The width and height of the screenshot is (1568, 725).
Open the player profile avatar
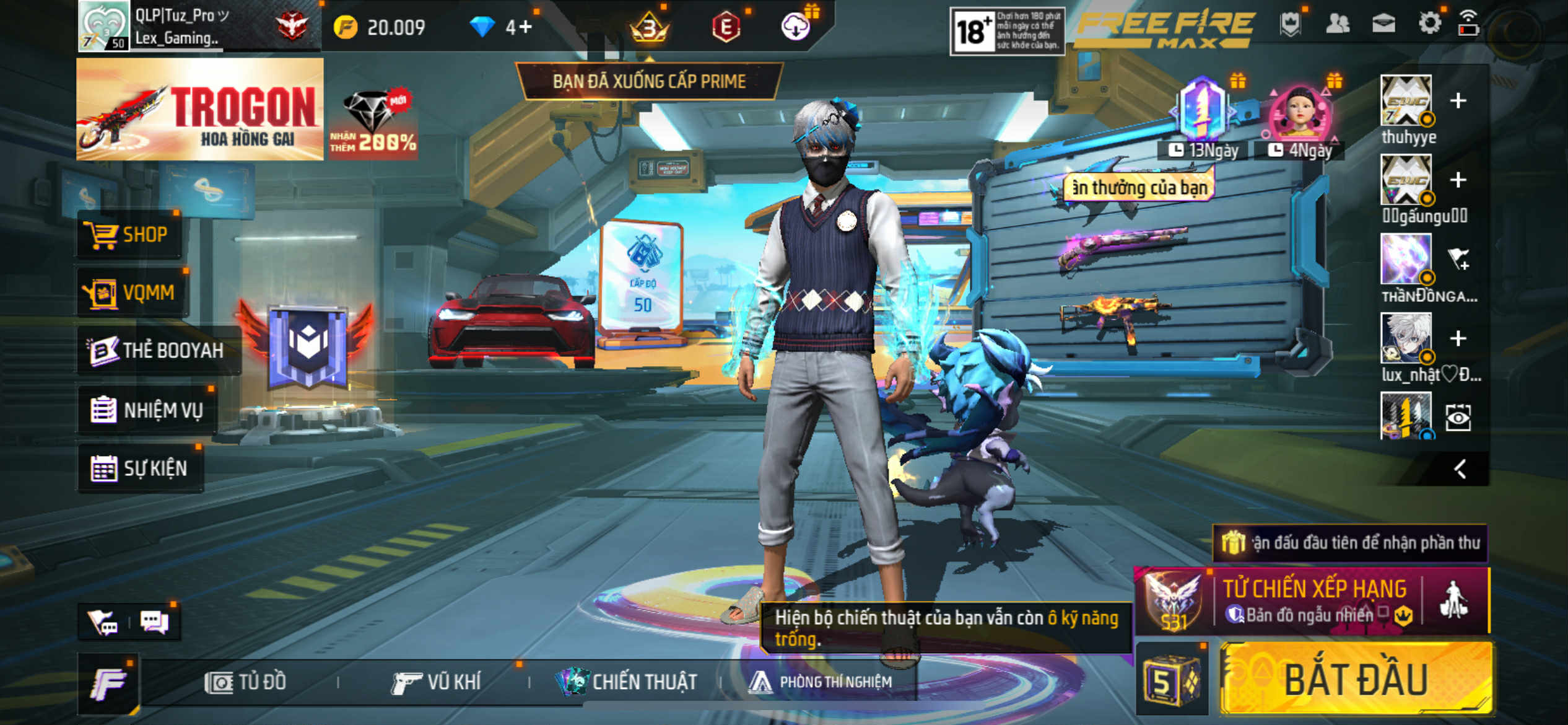[103, 25]
